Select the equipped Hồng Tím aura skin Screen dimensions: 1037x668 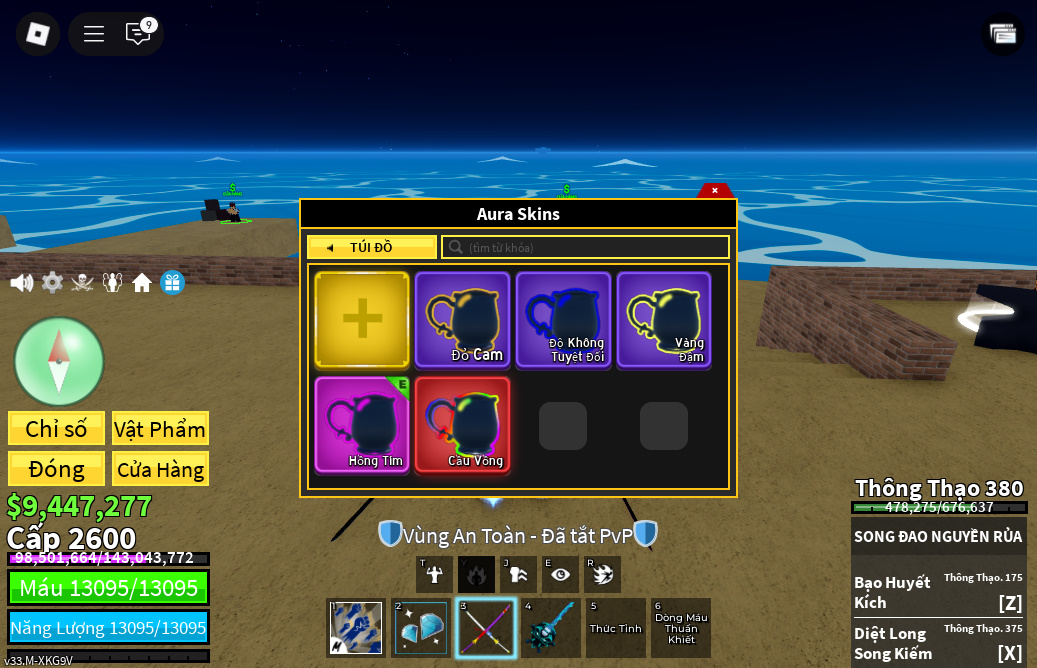(x=362, y=424)
